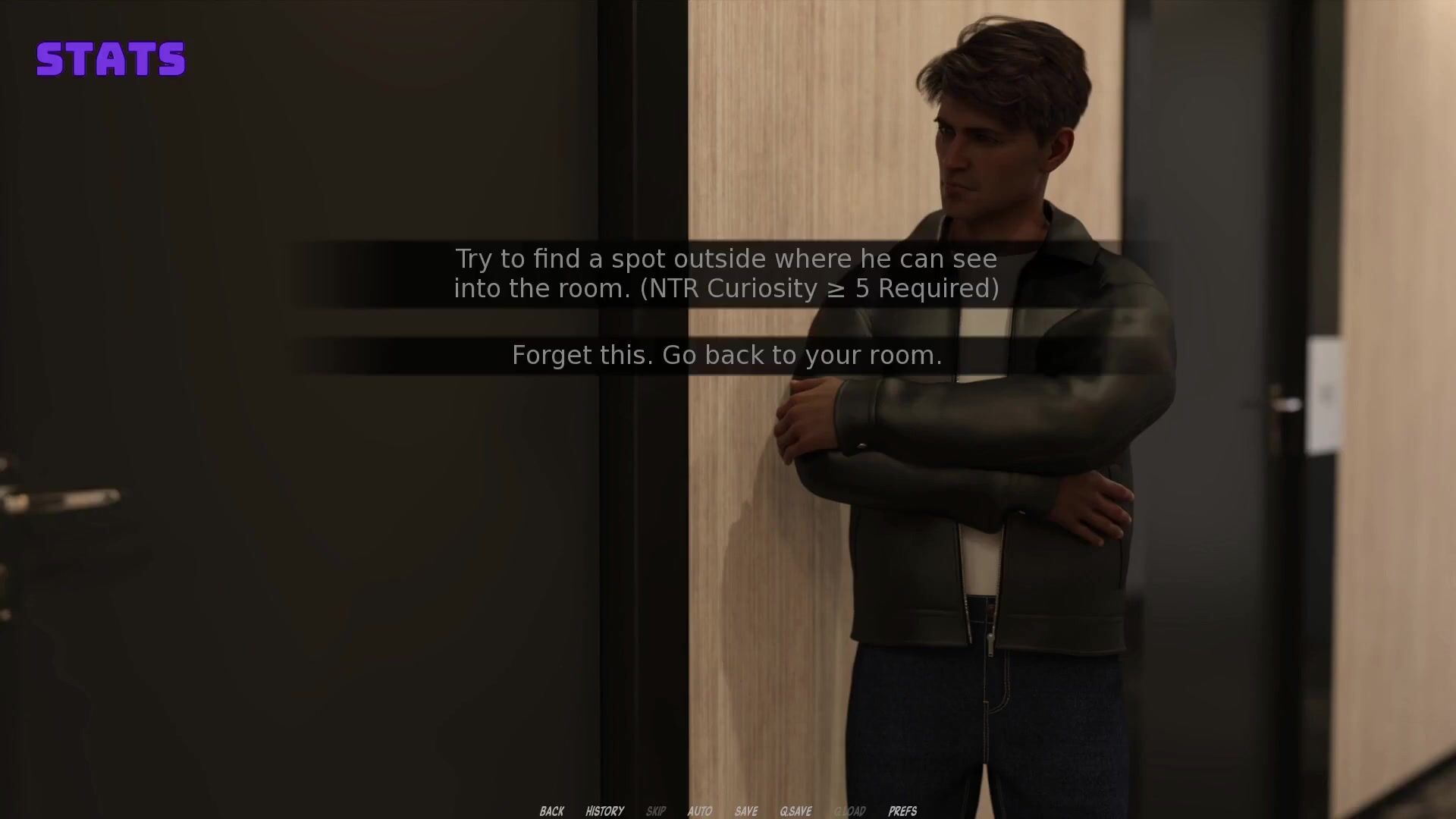Viewport: 1456px width, 819px height.
Task: Open the PREFS settings menu
Action: [902, 811]
